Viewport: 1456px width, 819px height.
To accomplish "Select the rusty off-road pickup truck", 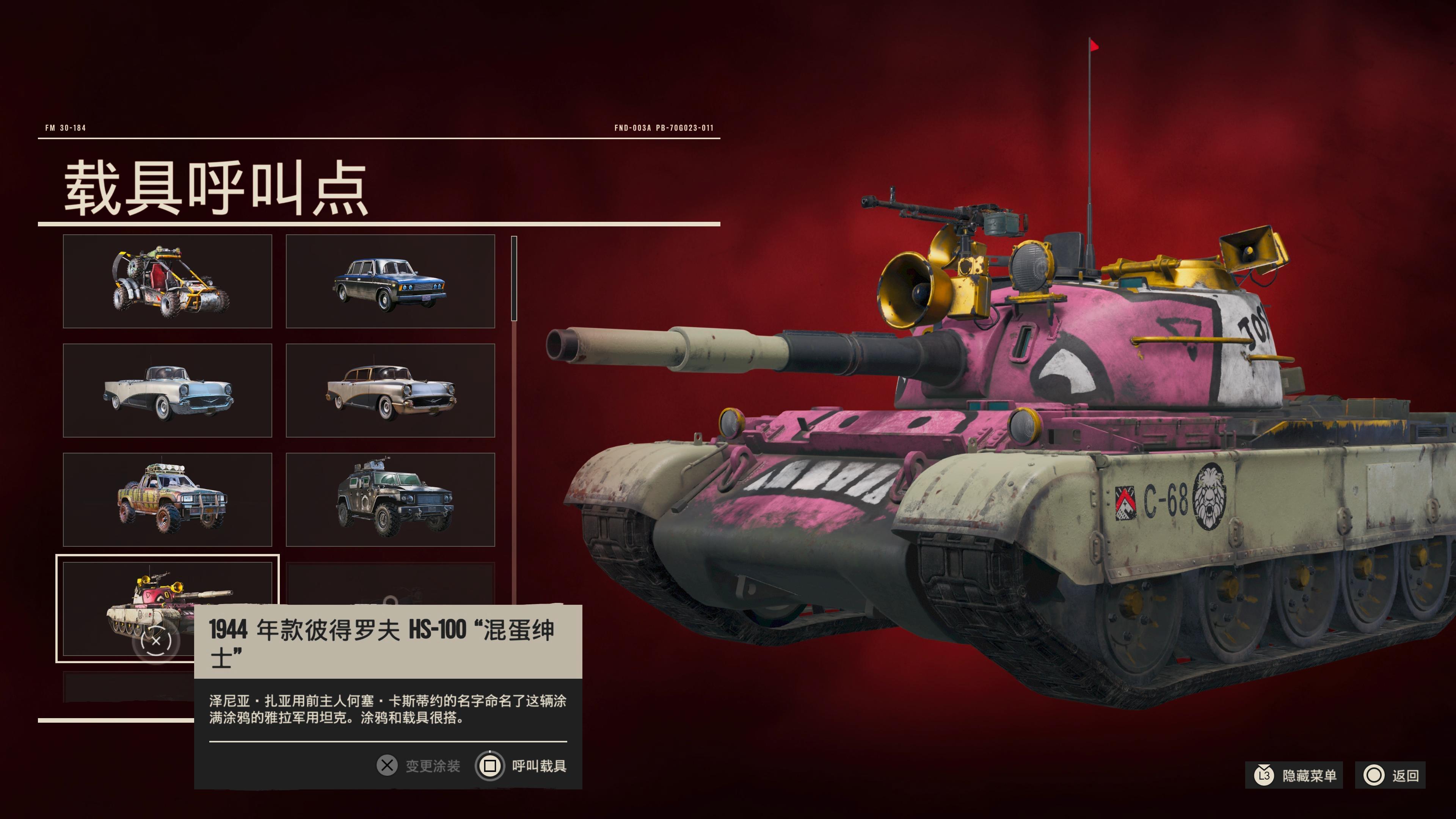I will coord(167,499).
